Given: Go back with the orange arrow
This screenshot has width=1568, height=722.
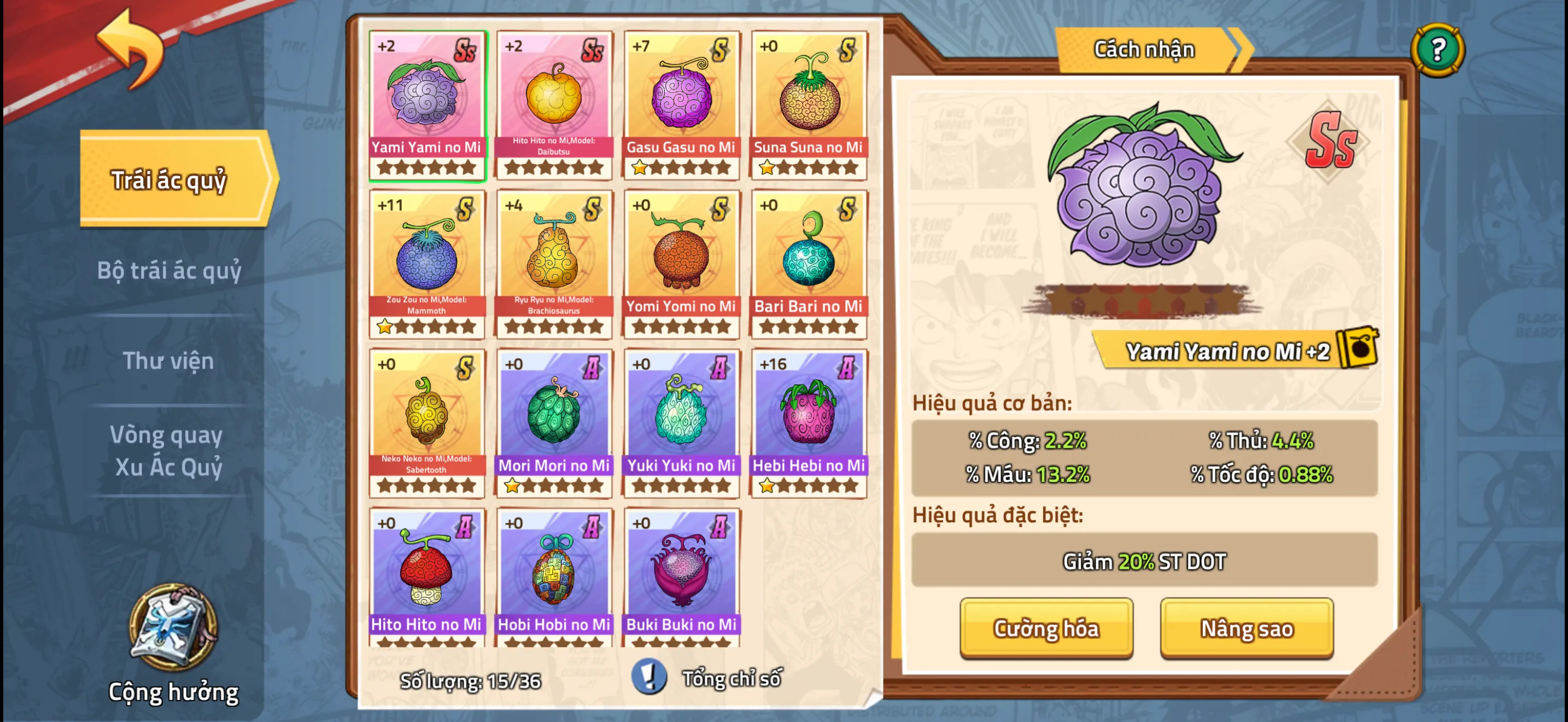Looking at the screenshot, I should pos(131,49).
